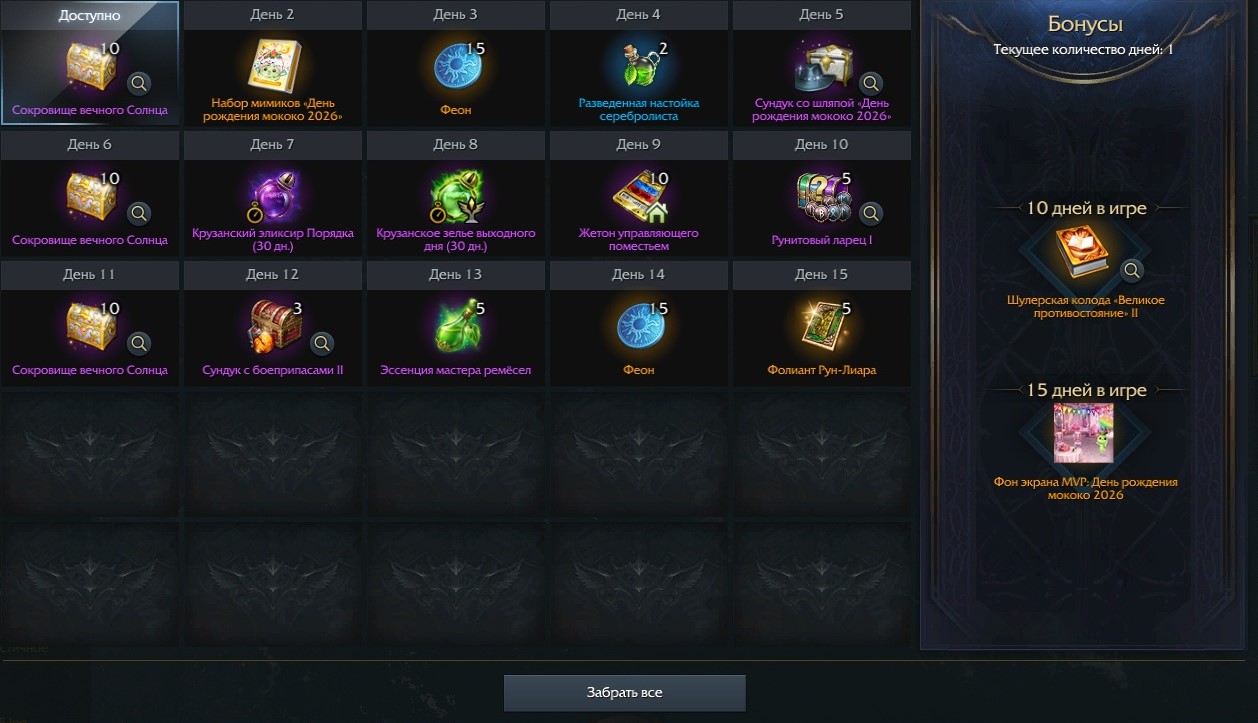Screen dimensions: 1258x723
Task: Click the «Забрать все» button
Action: coord(624,692)
